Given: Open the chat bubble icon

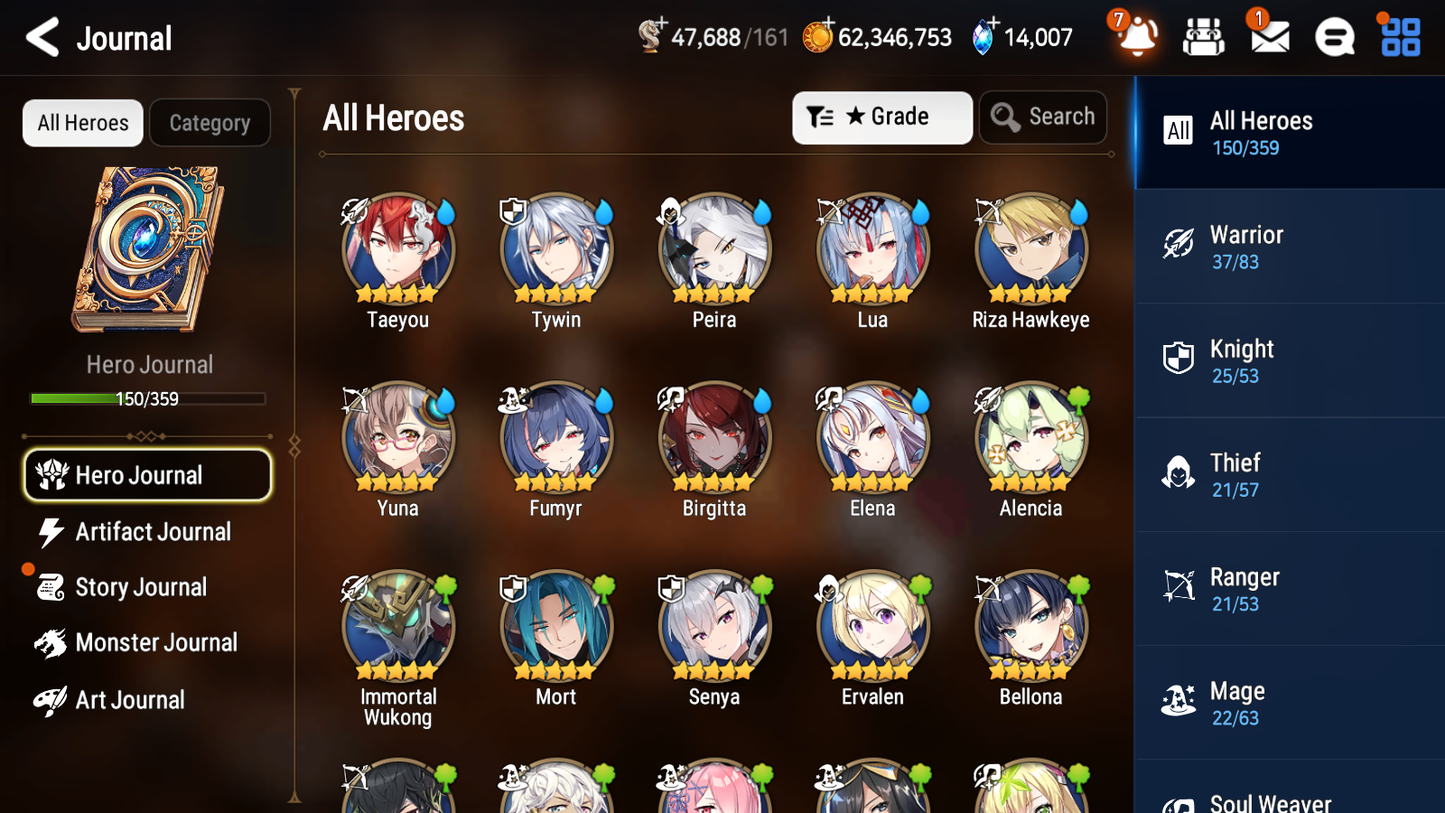Looking at the screenshot, I should tap(1333, 37).
